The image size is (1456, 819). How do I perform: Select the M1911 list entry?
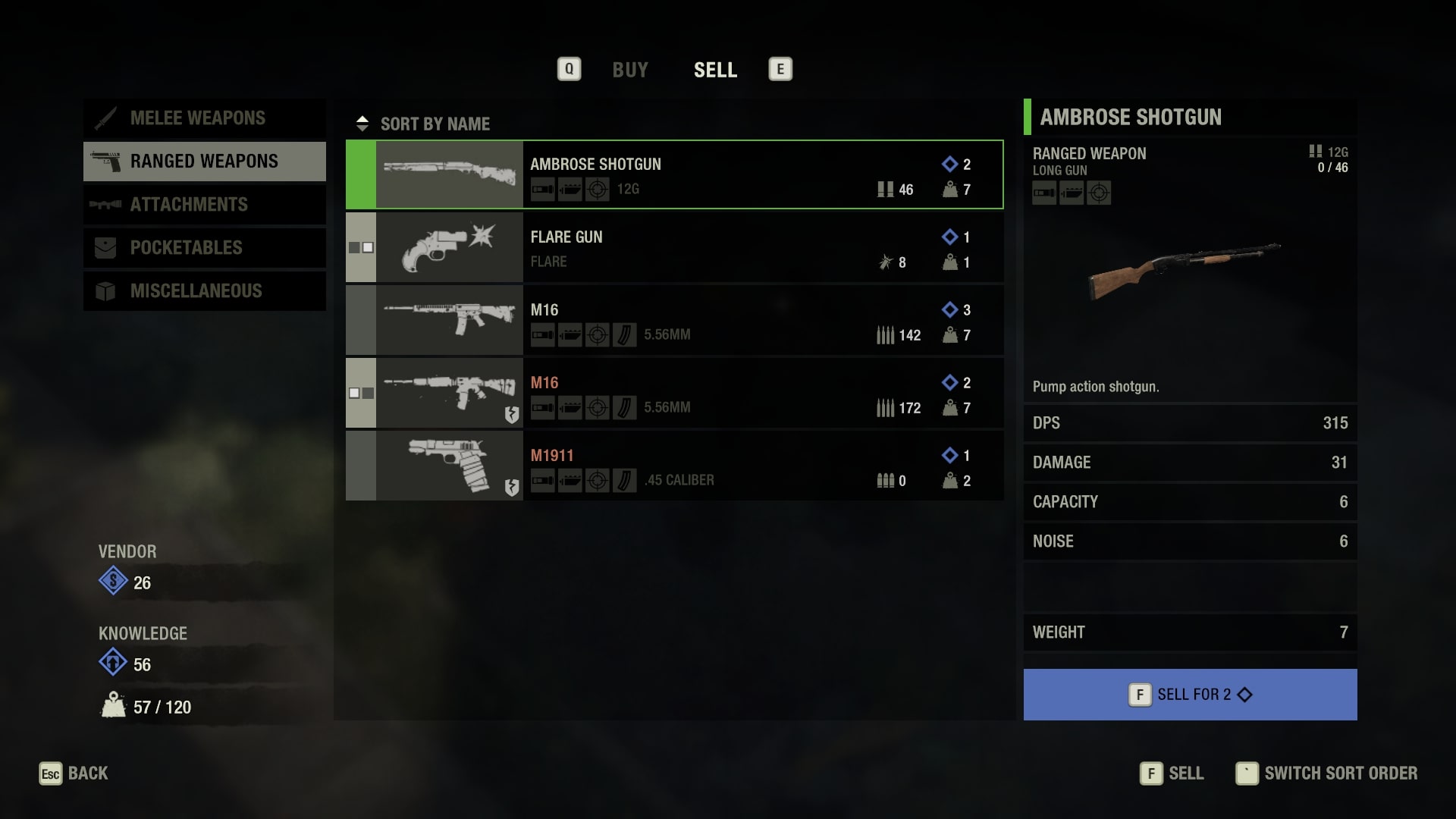(x=675, y=466)
